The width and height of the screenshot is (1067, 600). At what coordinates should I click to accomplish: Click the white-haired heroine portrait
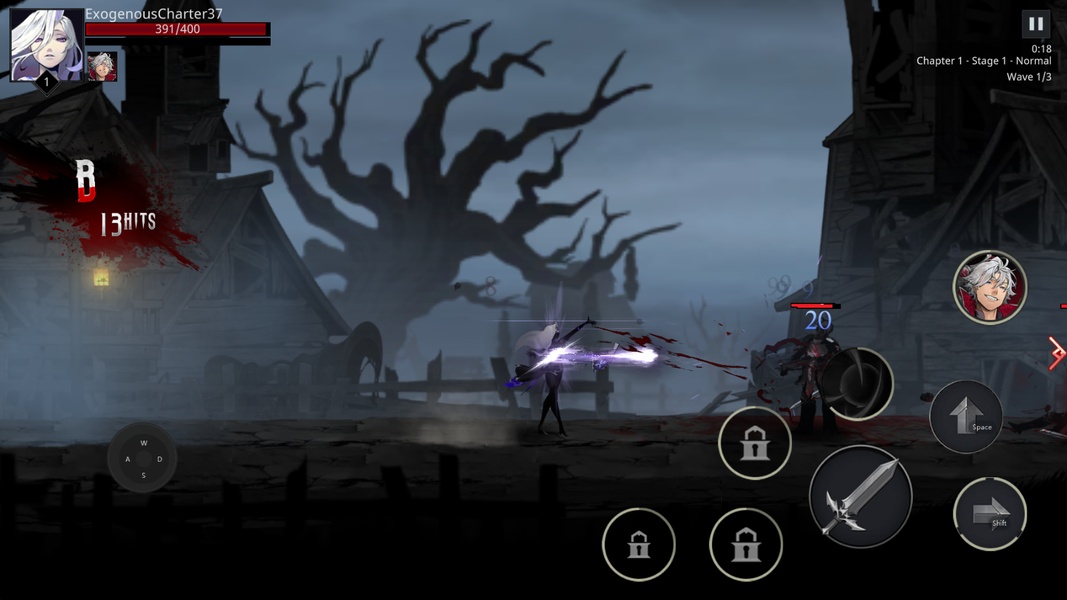tap(46, 45)
